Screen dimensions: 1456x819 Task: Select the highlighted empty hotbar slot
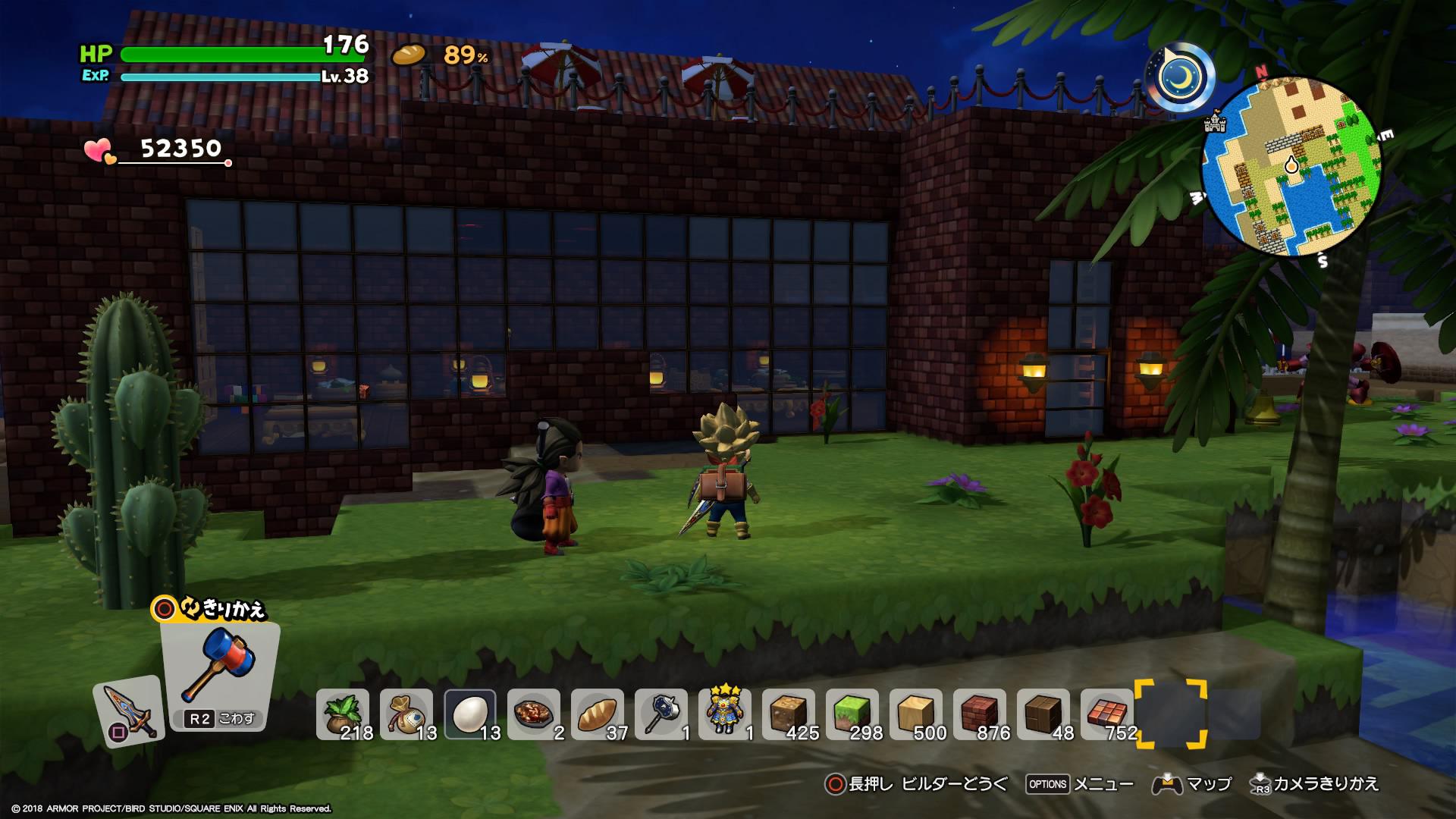coord(1171,714)
